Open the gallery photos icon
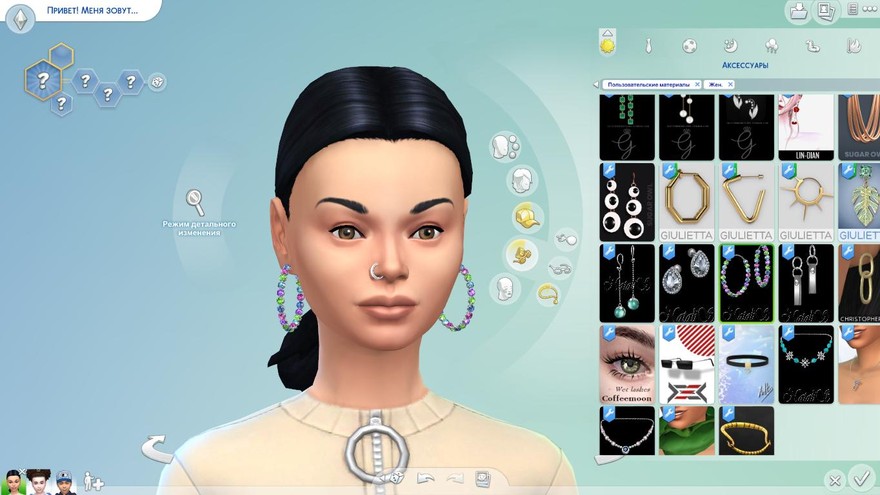The width and height of the screenshot is (880, 495). point(825,11)
